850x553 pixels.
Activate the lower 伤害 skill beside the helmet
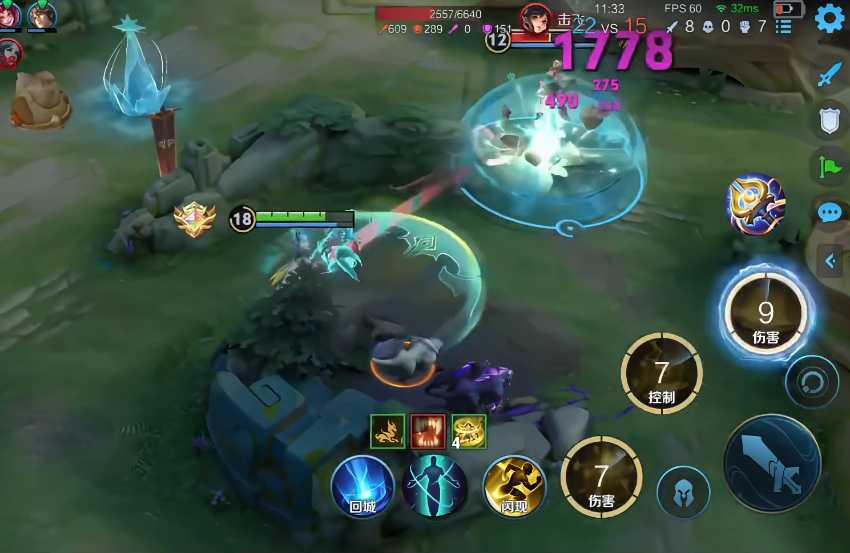pos(601,478)
